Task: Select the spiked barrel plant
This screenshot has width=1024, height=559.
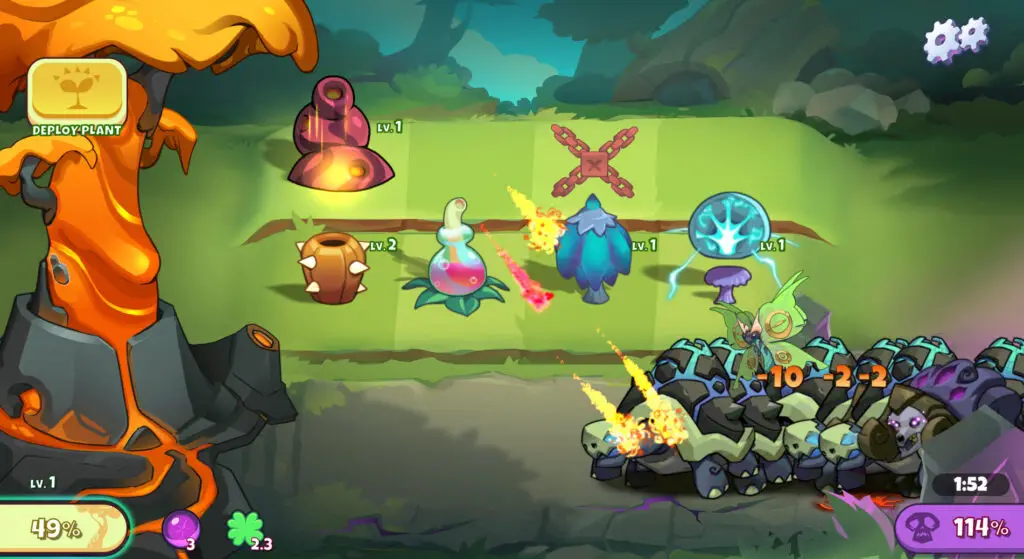Action: (334, 266)
